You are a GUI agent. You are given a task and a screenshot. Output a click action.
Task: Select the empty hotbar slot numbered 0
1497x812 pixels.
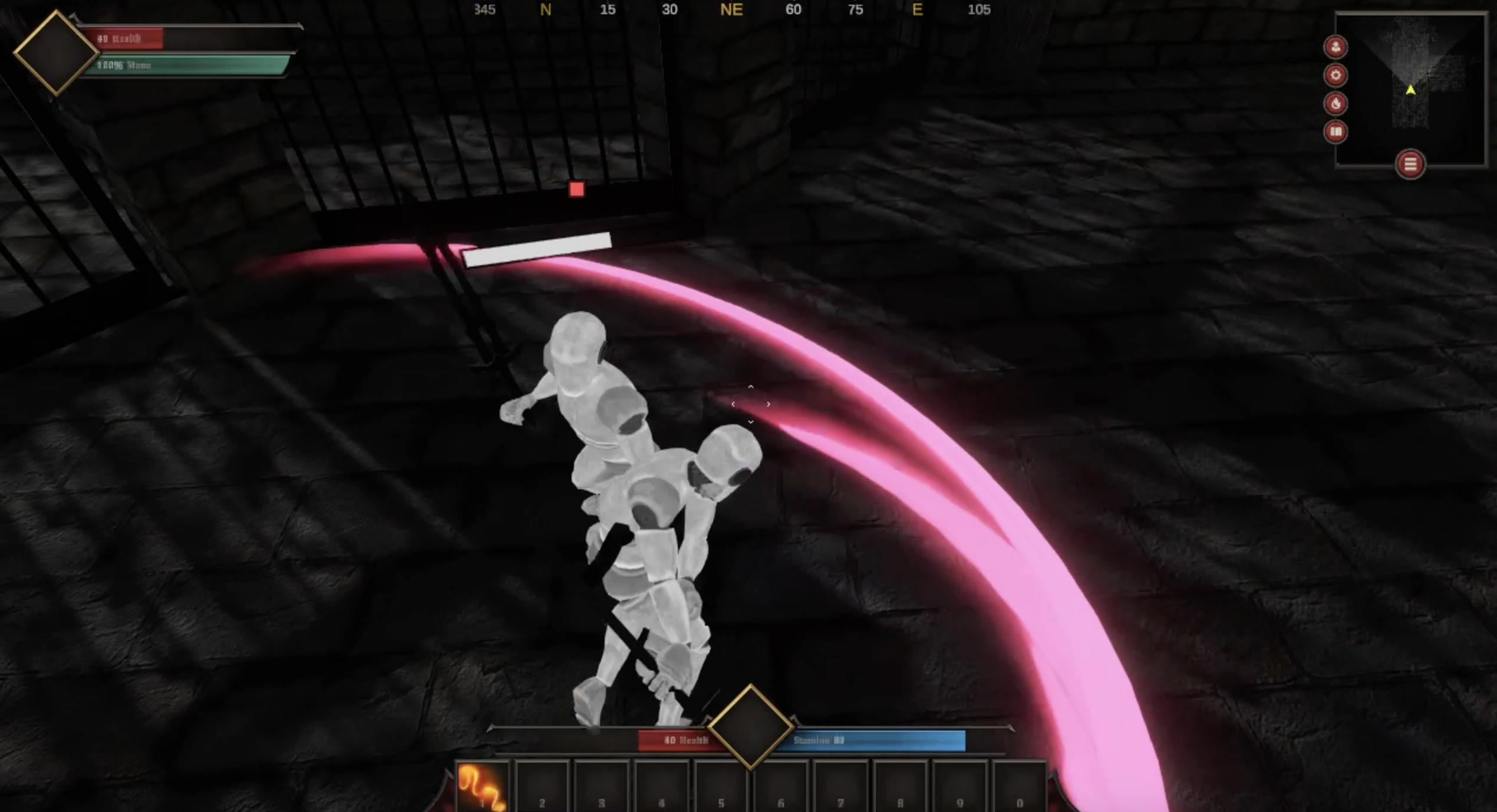pos(1020,787)
